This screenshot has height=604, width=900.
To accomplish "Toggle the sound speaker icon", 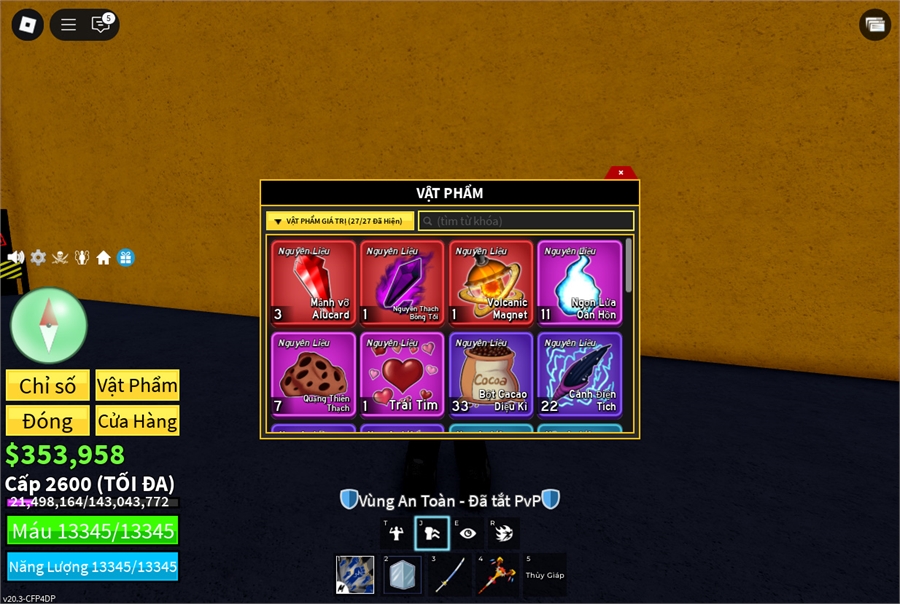I will point(16,258).
